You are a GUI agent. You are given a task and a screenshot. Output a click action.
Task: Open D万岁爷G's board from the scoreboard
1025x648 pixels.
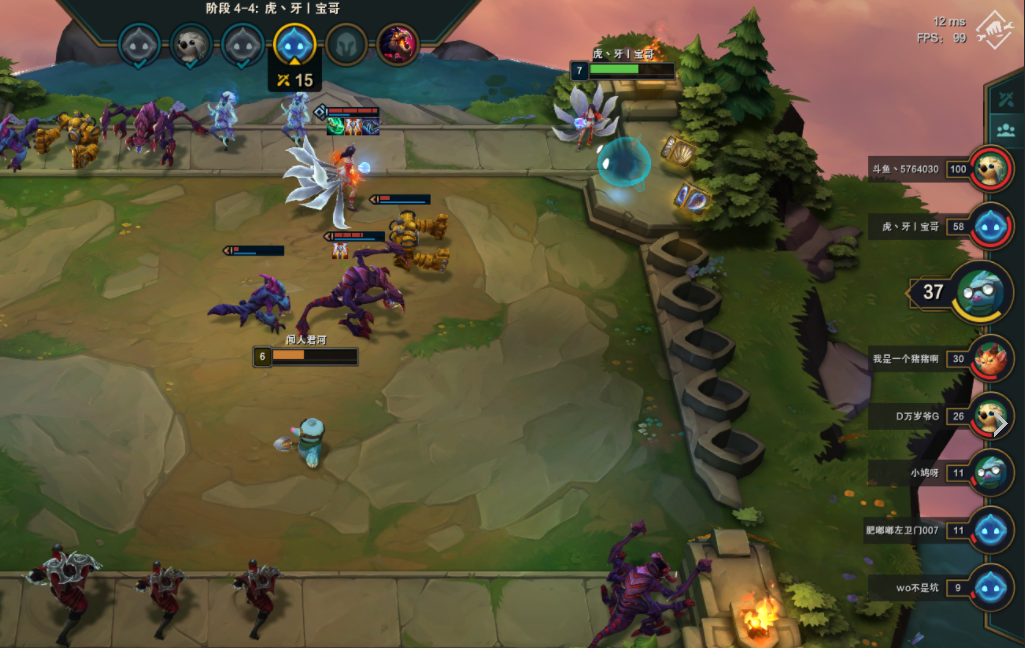click(991, 415)
